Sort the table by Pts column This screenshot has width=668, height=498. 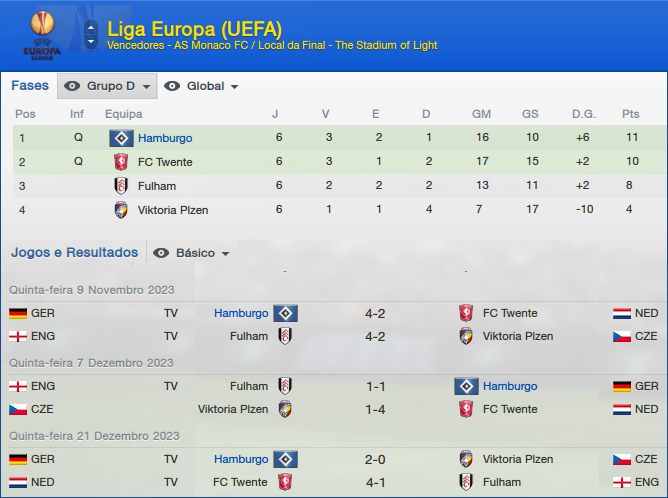coord(630,114)
